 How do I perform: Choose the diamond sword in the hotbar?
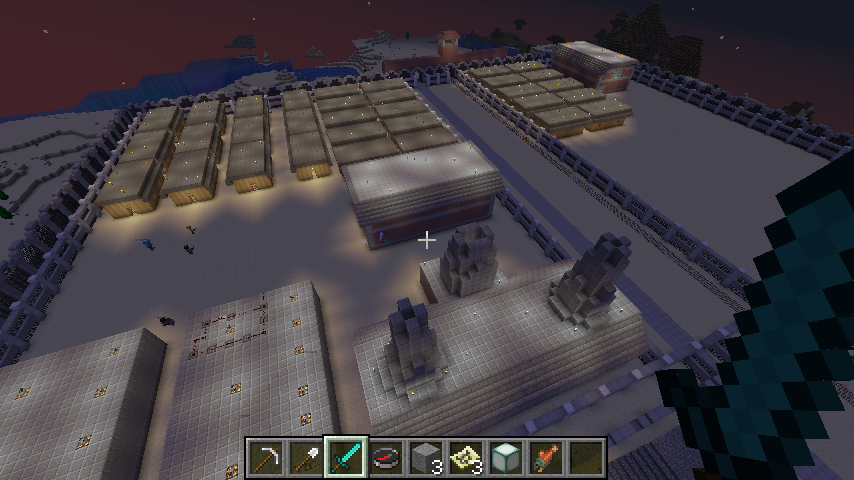(x=346, y=458)
